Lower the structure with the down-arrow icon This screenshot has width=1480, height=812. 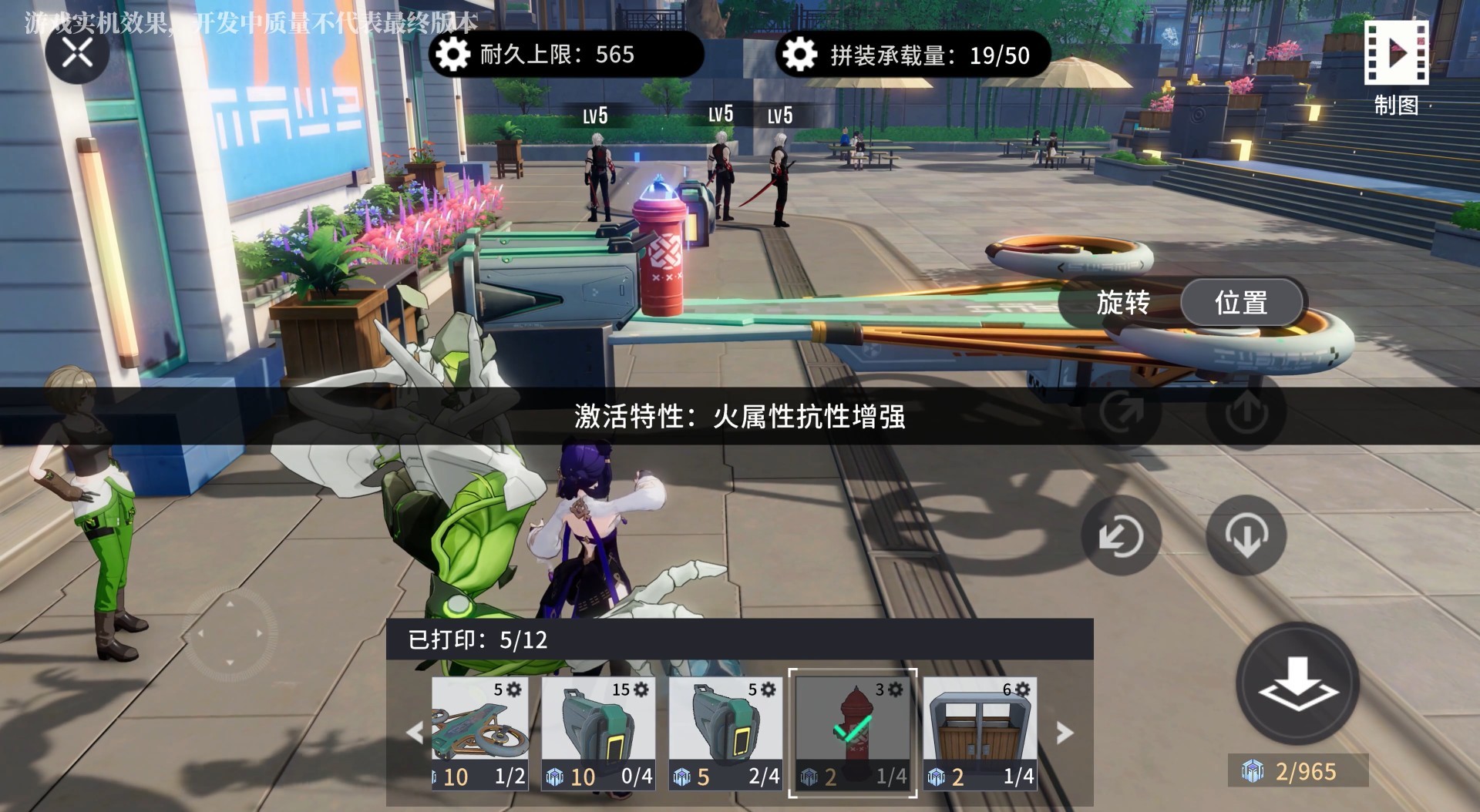[1244, 537]
